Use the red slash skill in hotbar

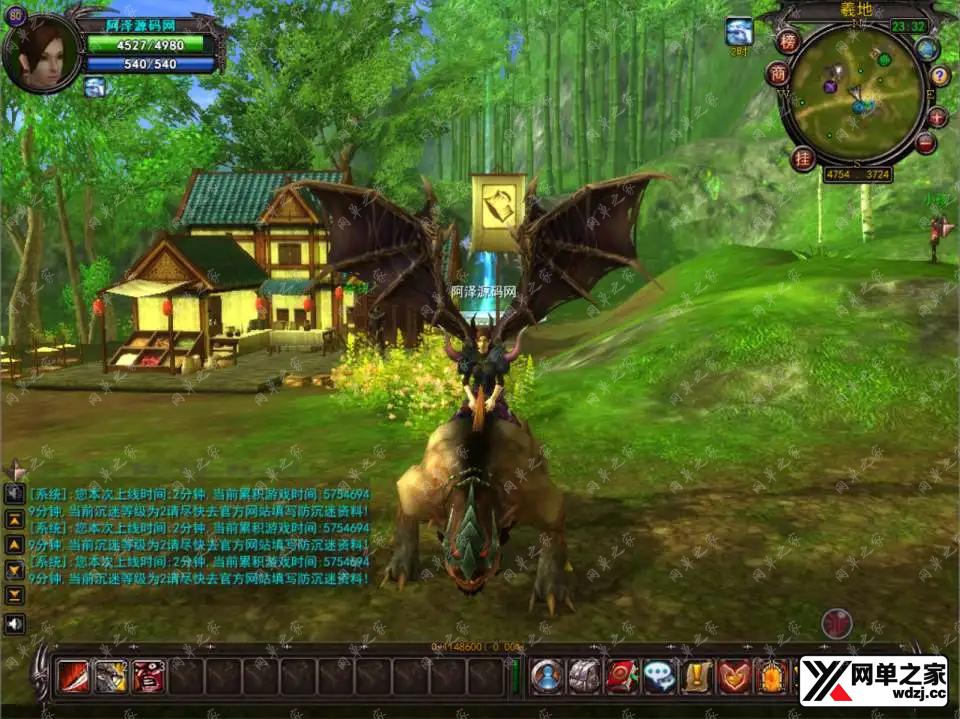(x=73, y=678)
